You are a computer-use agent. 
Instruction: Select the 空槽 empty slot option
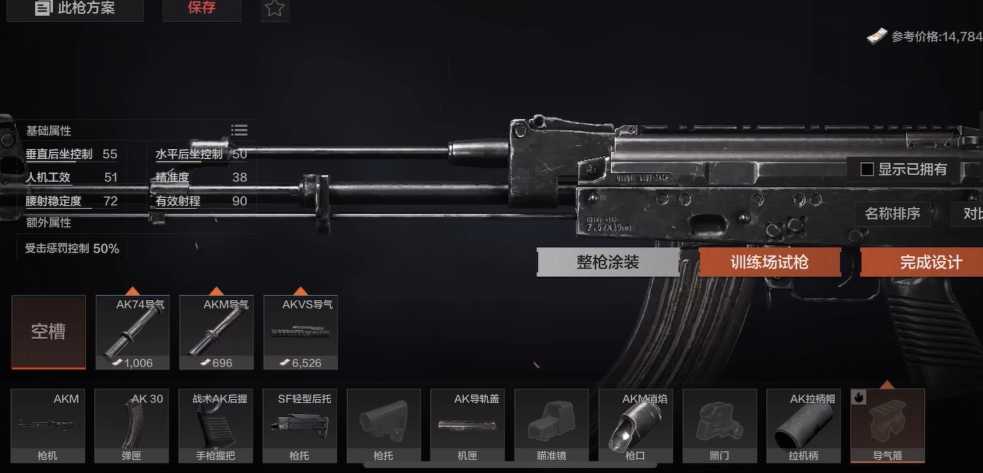(x=48, y=332)
